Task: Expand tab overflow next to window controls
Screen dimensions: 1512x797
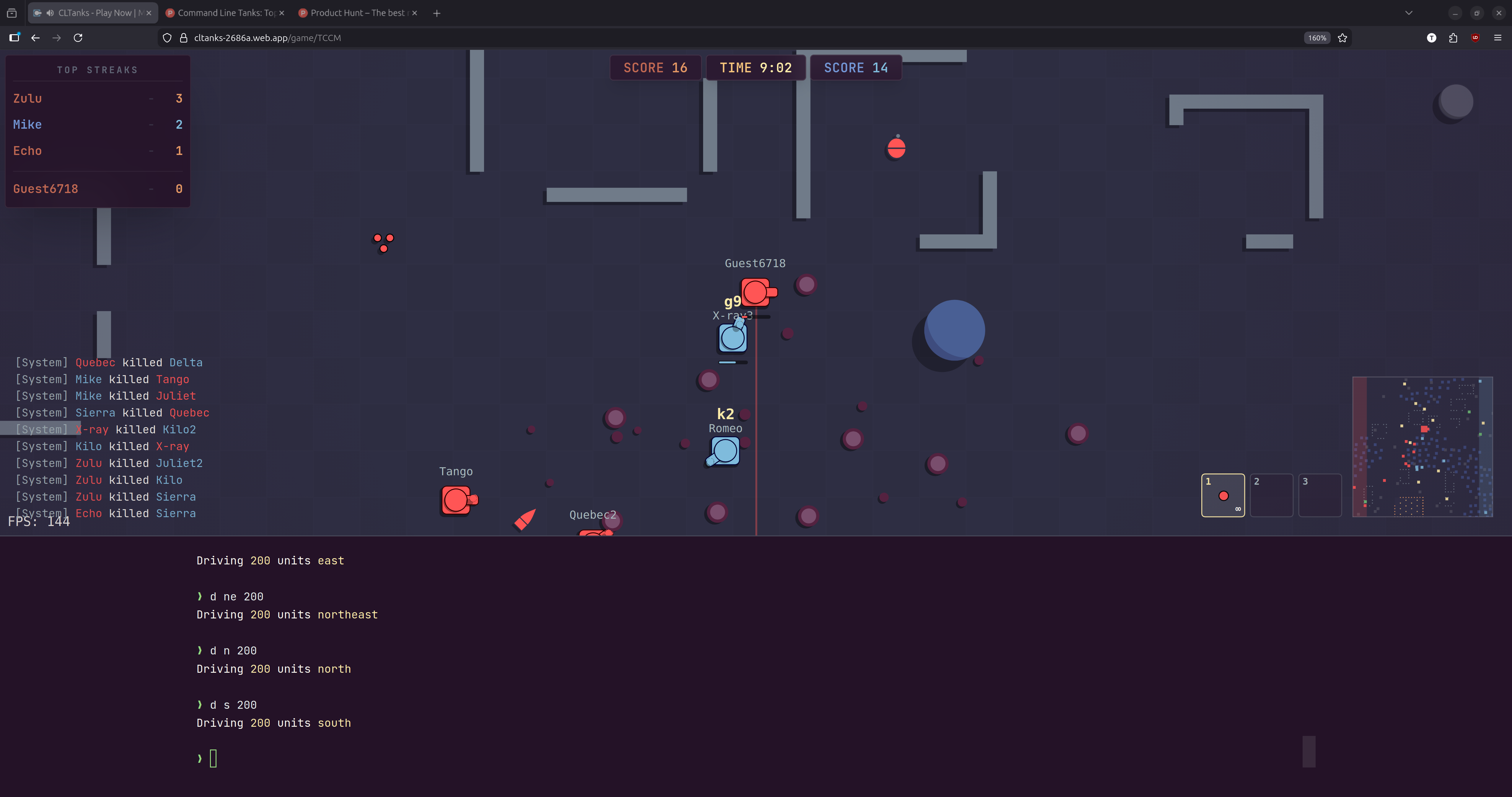Action: coord(1409,12)
